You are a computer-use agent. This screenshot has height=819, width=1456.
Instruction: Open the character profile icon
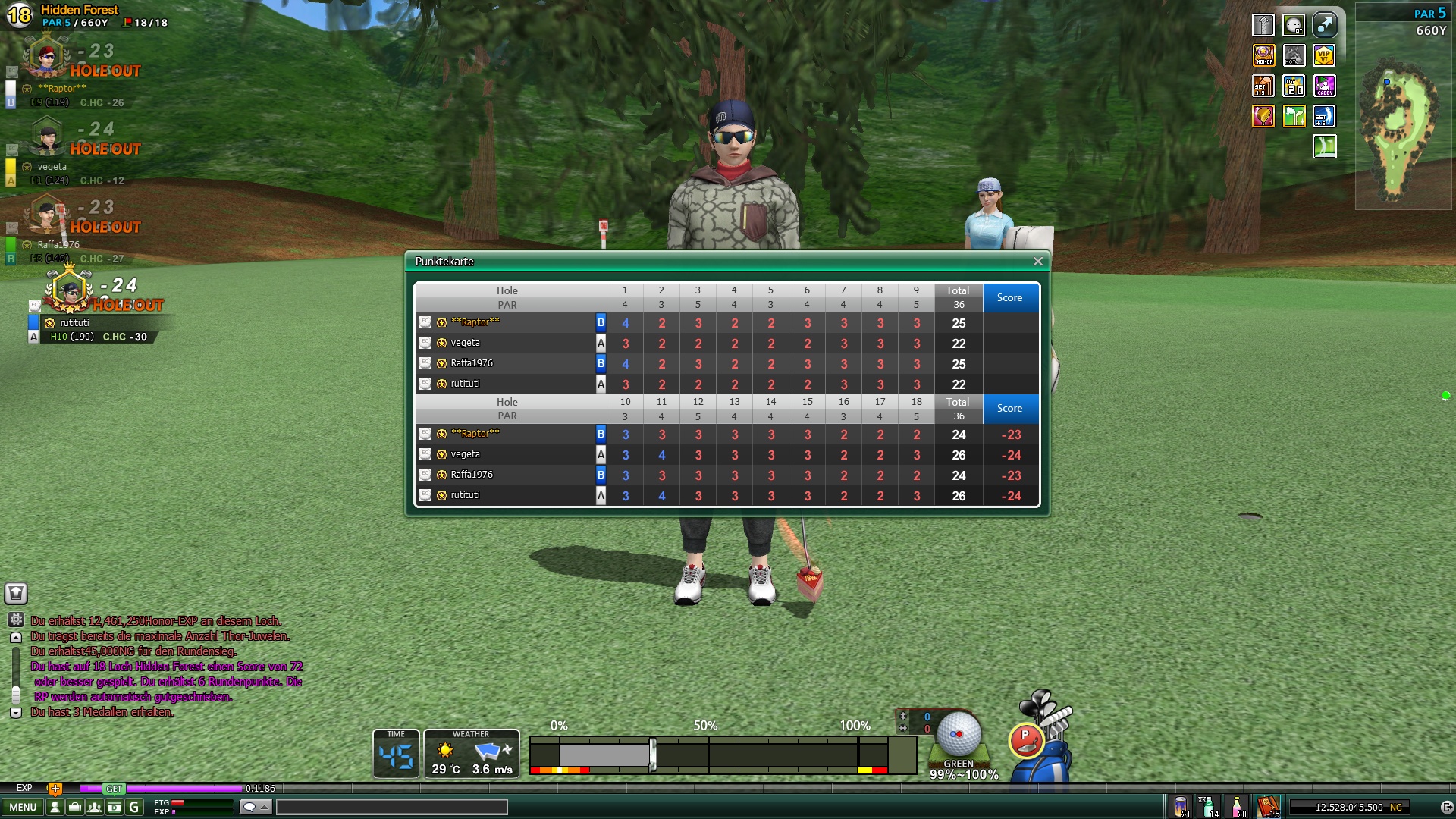[x=55, y=808]
